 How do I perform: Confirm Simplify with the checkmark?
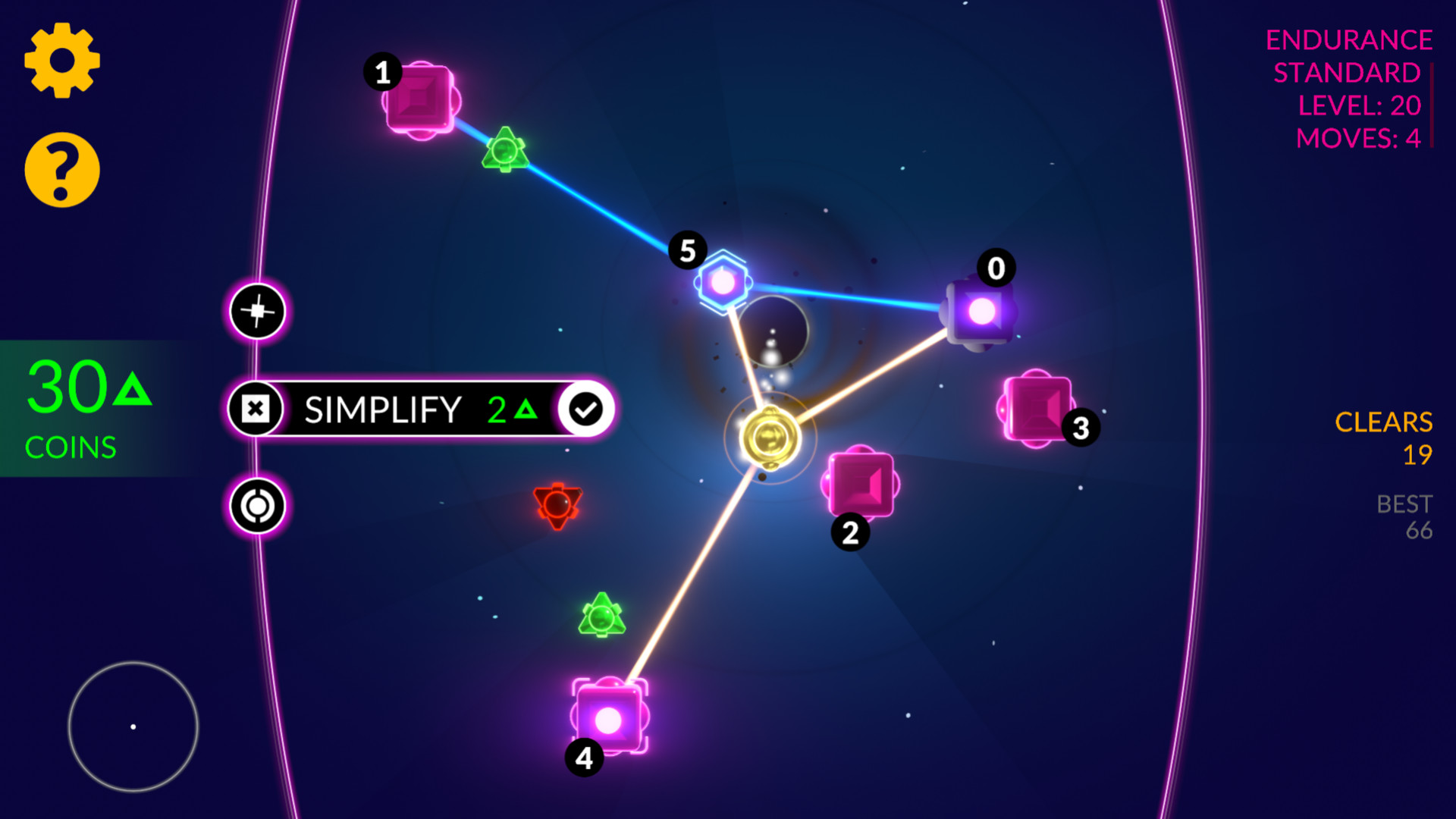[x=583, y=408]
